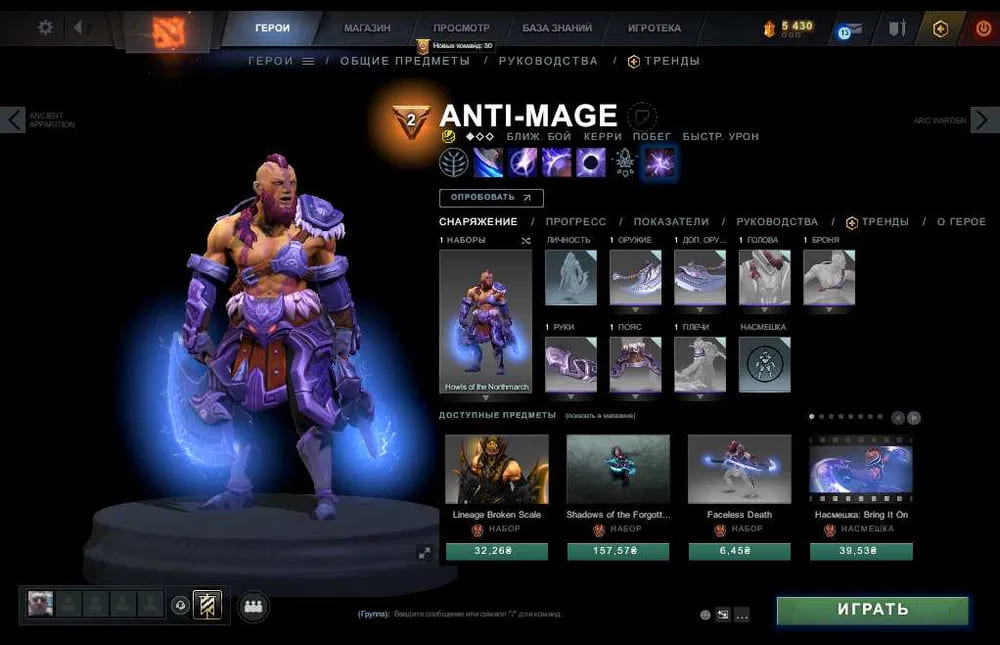Go to previous hero Ancient Apparition
The width and height of the screenshot is (1000, 645).
pyautogui.click(x=13, y=120)
